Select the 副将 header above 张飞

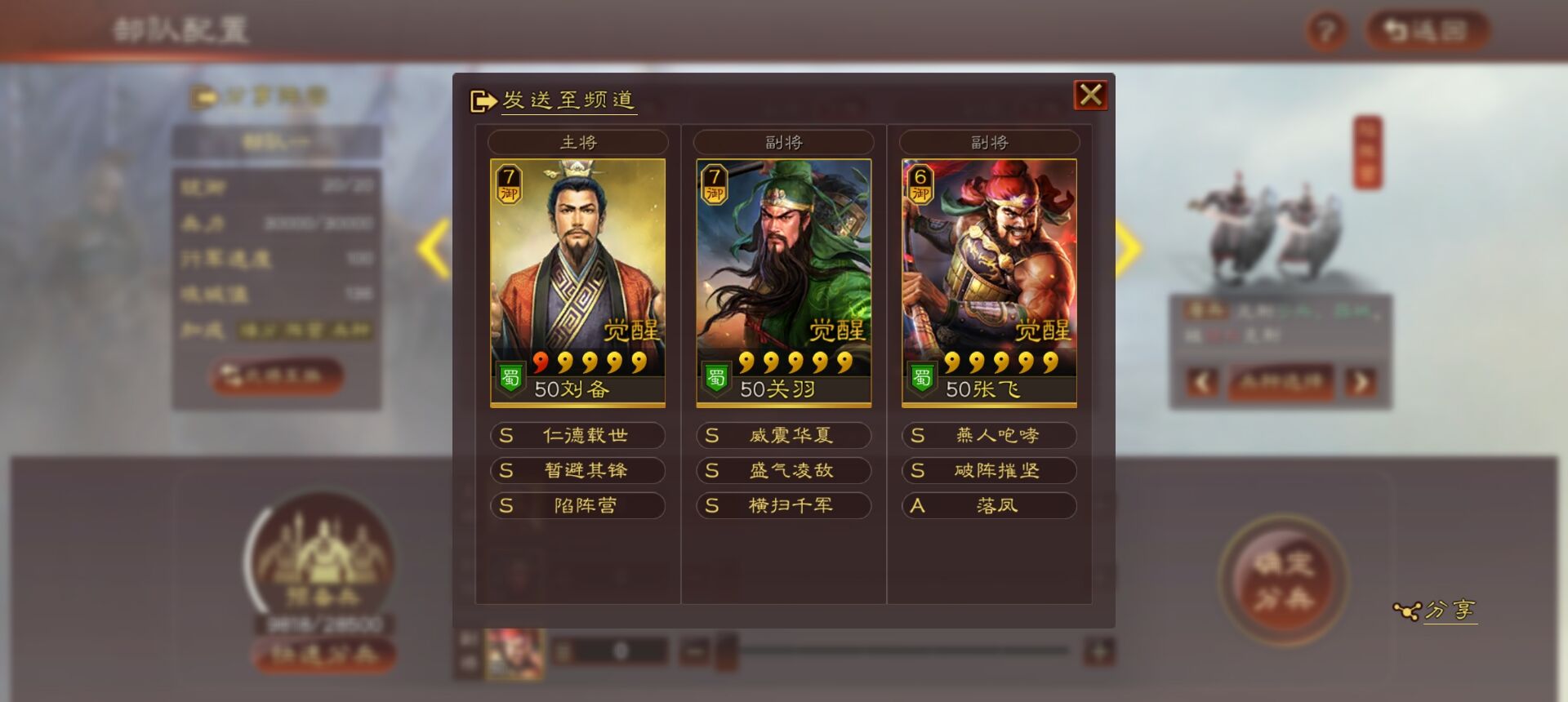pos(989,141)
